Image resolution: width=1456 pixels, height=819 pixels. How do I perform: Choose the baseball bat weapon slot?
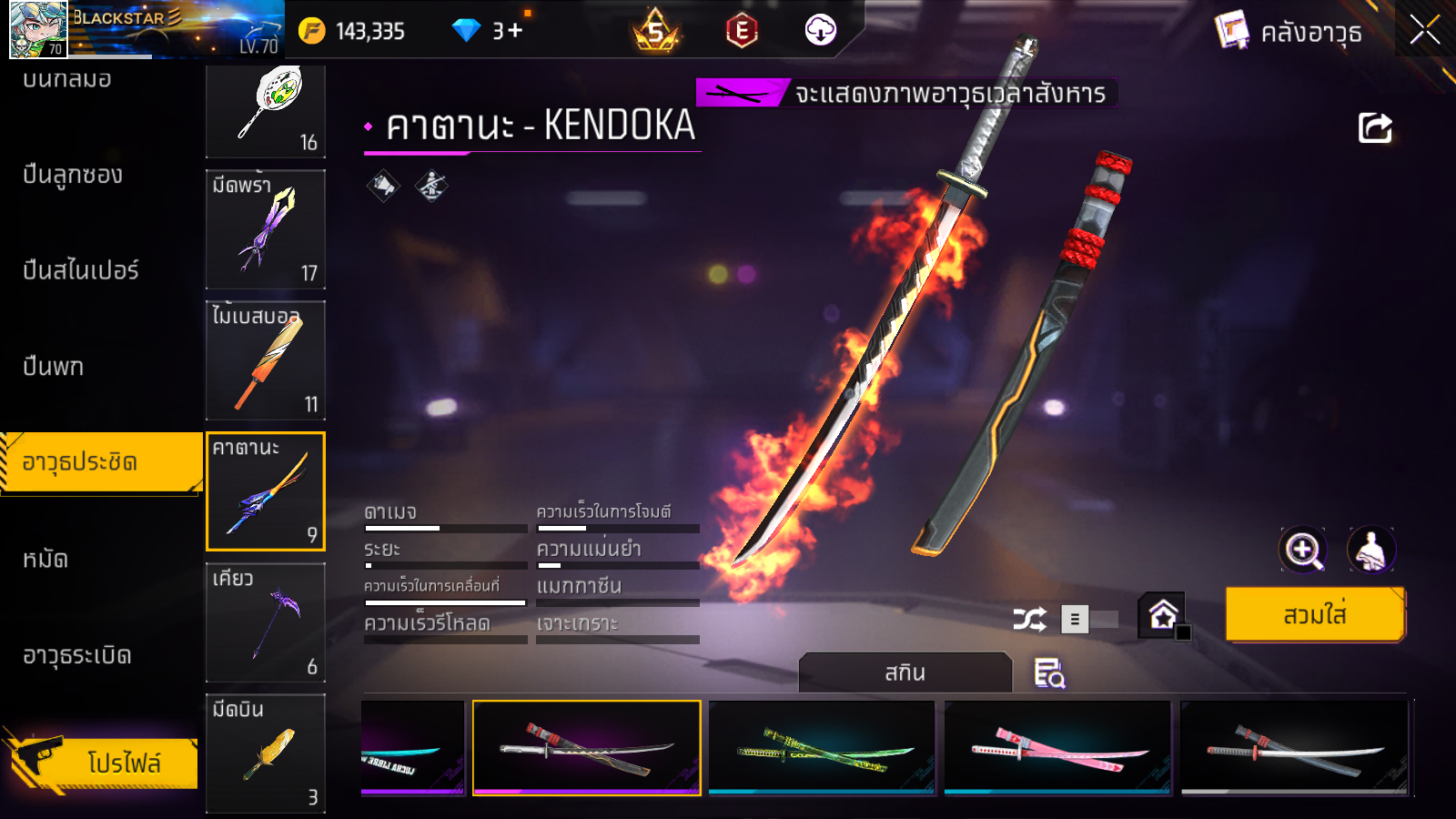point(266,360)
